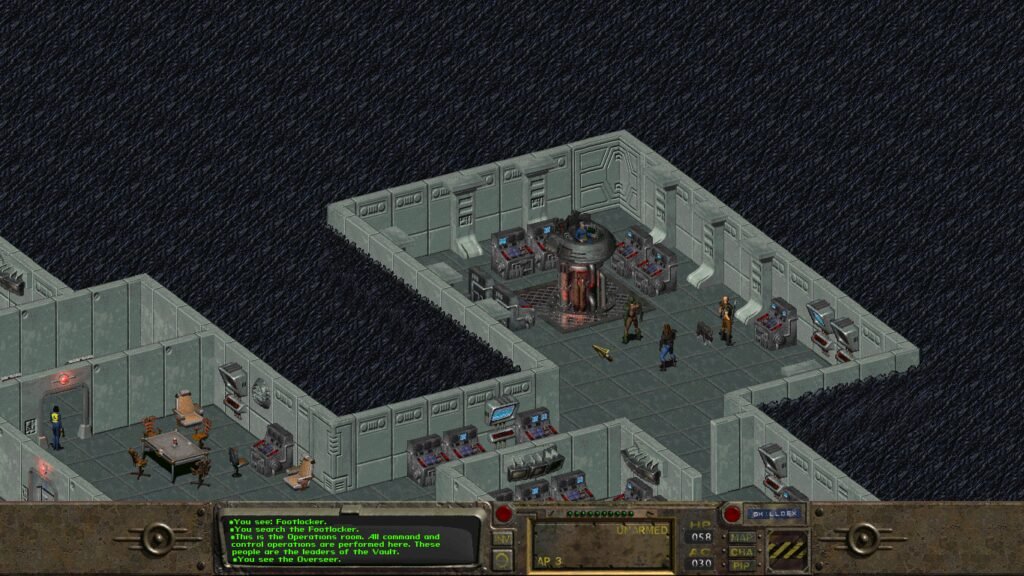1024x576 pixels.
Task: Open the PIP-Boy
Action: pos(741,565)
